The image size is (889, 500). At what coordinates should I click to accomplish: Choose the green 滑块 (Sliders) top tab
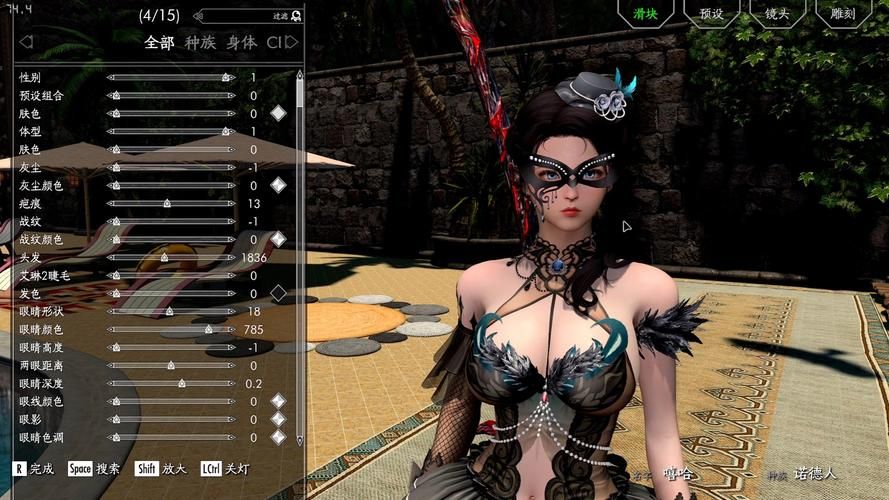coord(645,14)
